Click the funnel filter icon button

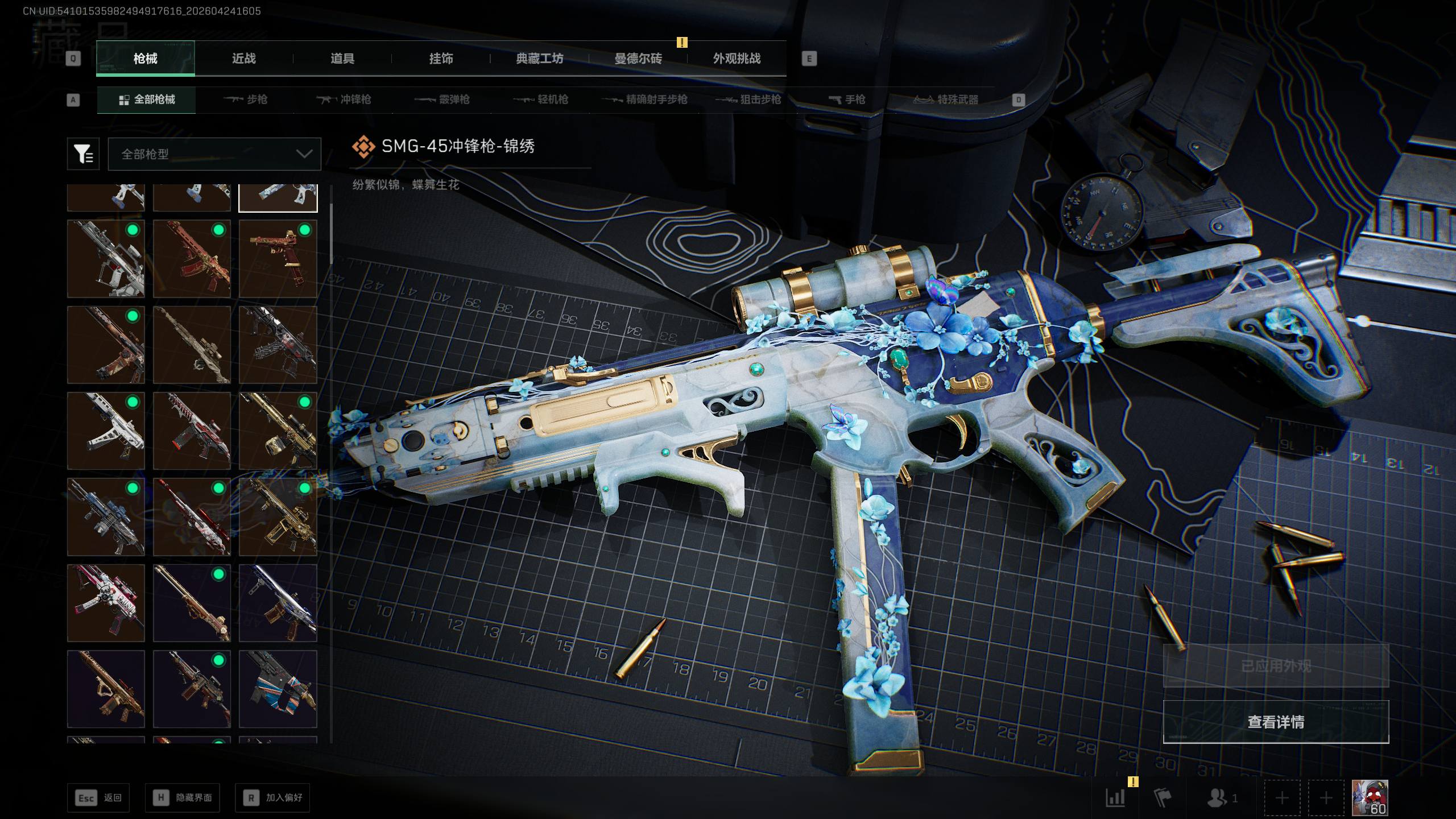83,154
